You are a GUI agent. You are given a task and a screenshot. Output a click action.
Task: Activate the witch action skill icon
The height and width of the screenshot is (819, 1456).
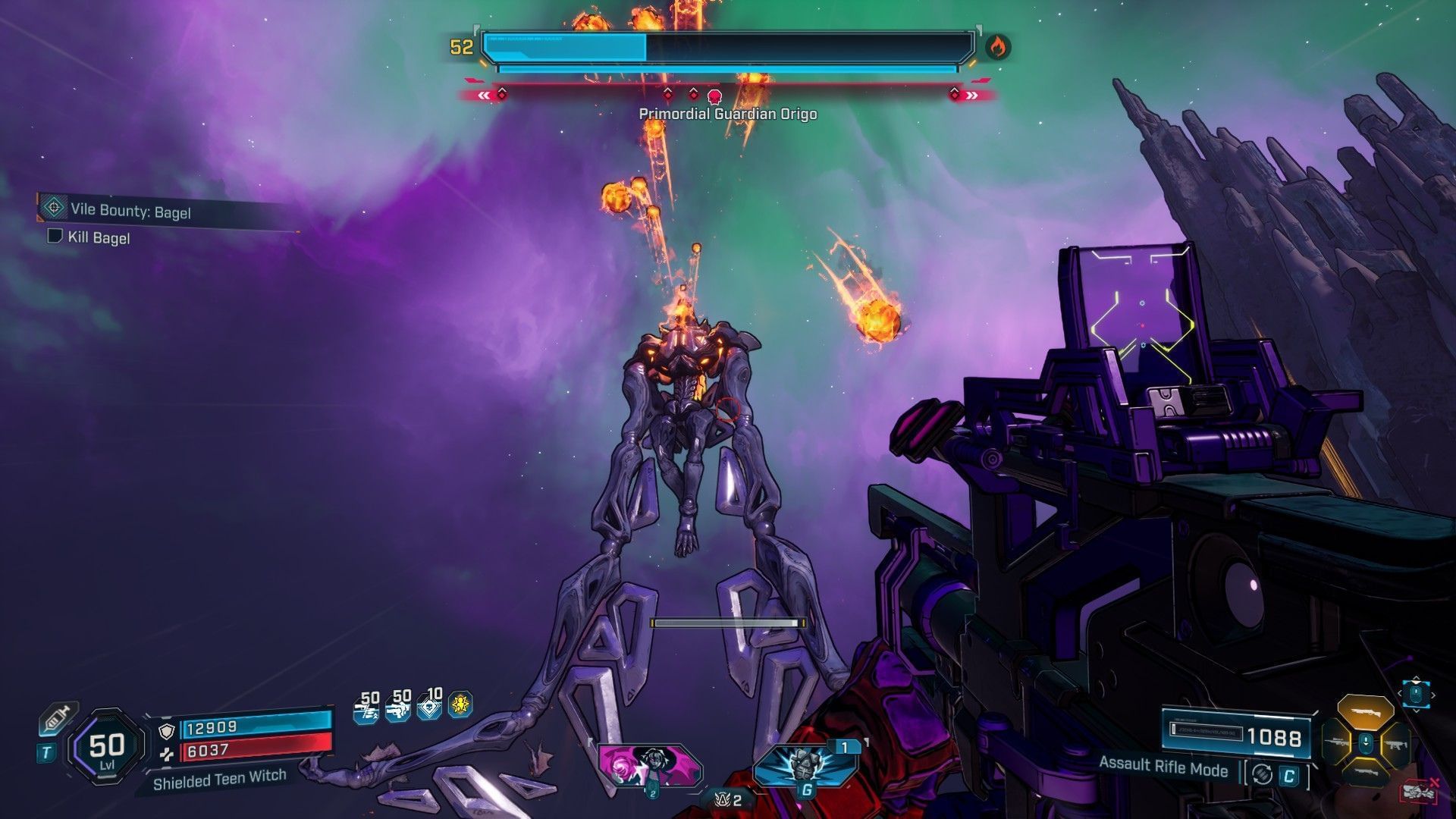(x=649, y=764)
